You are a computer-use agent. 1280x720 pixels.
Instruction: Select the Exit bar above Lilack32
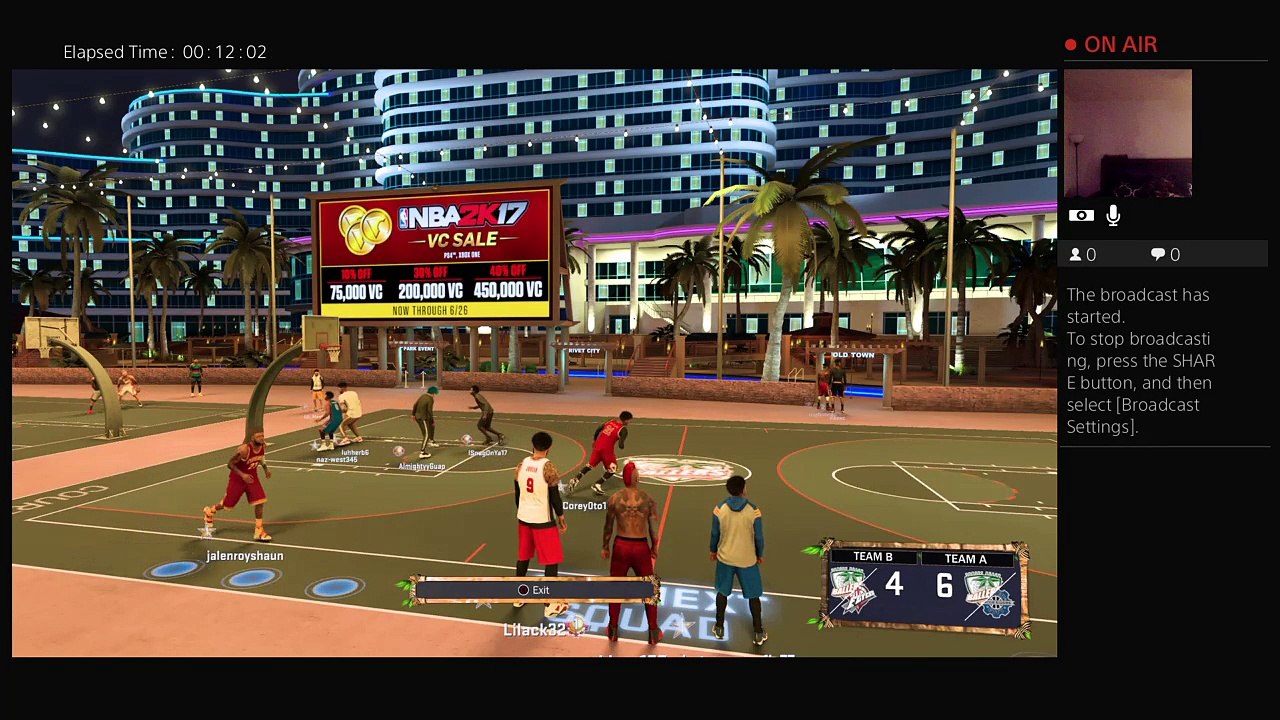pyautogui.click(x=533, y=590)
